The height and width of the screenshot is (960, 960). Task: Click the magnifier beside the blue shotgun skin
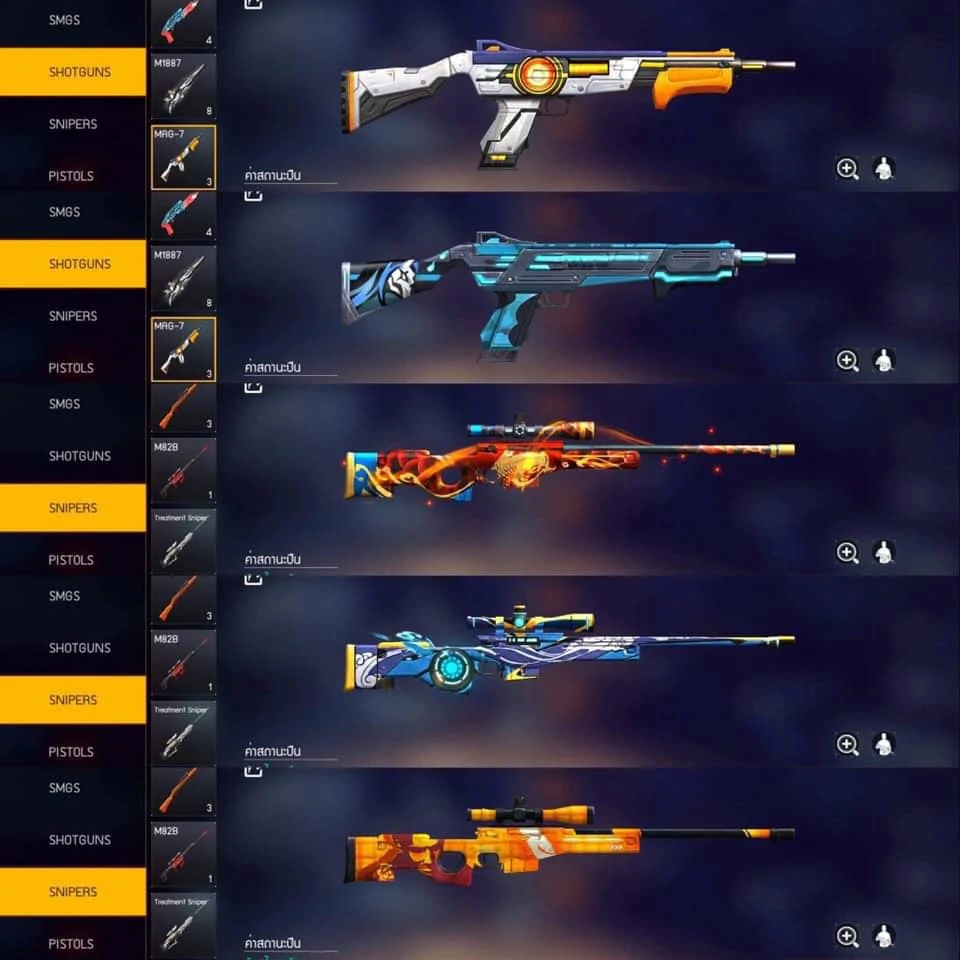[x=847, y=361]
